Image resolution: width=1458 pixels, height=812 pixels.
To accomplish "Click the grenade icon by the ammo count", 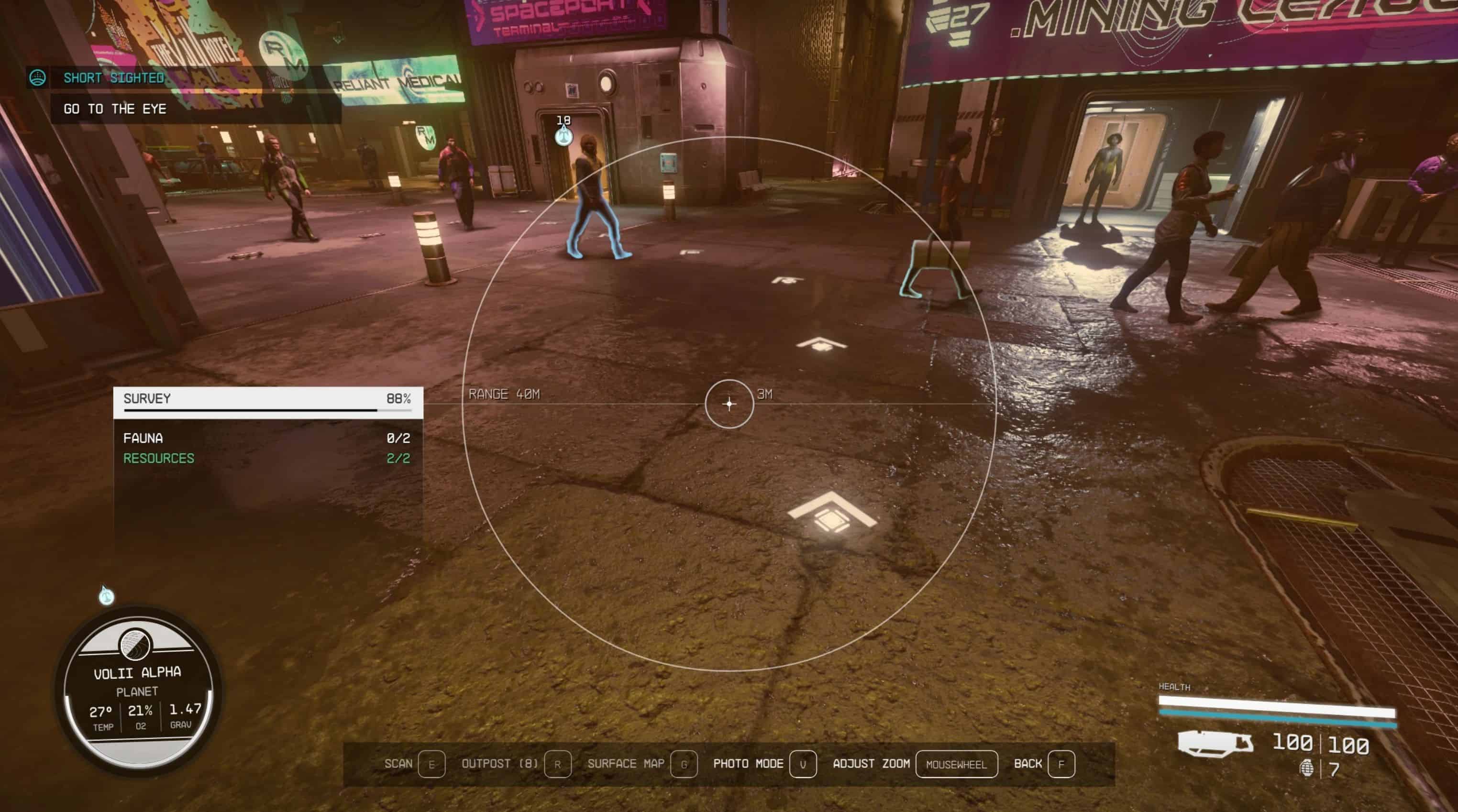I will tap(1306, 768).
